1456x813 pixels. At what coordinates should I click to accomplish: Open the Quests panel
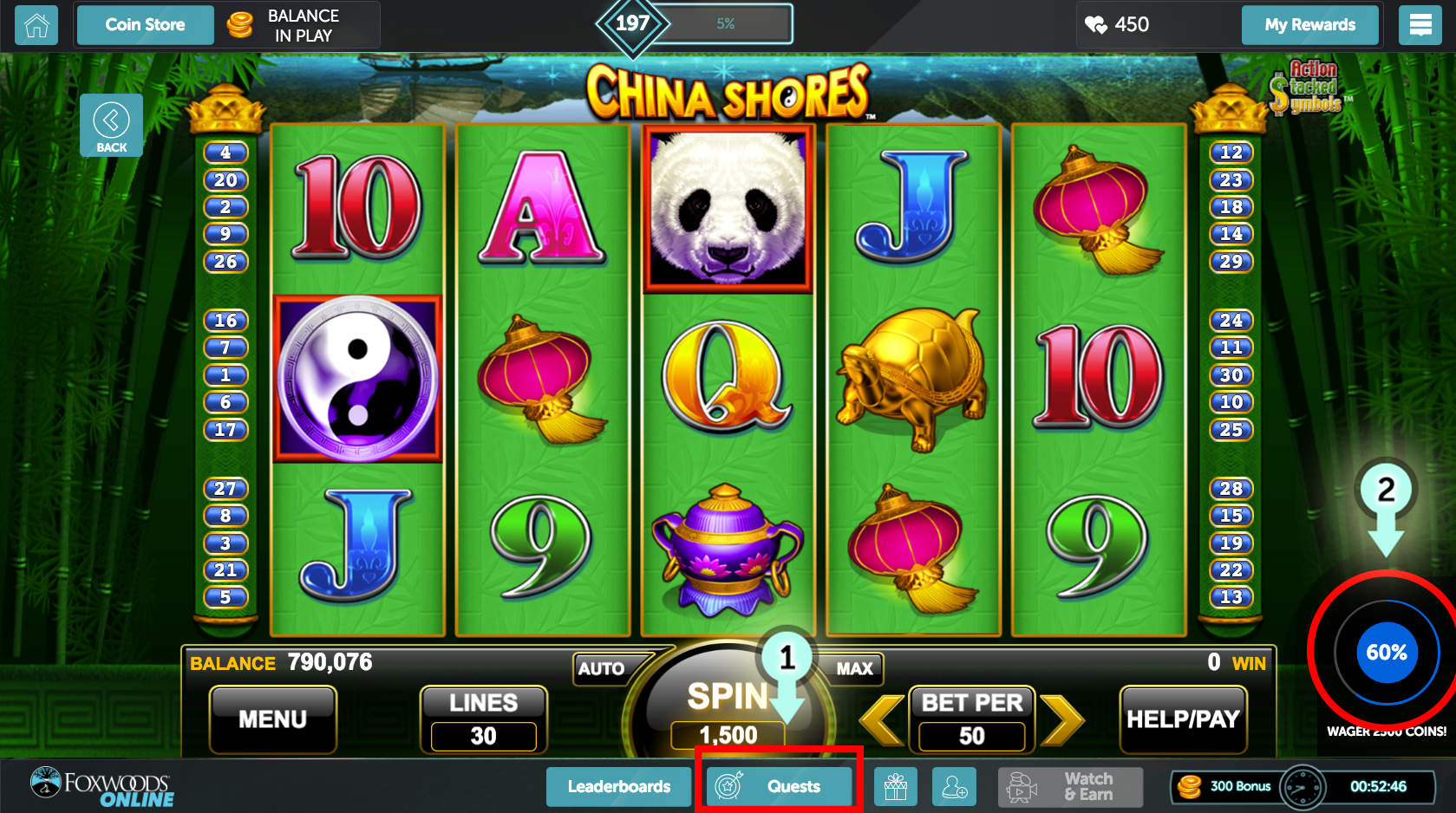pyautogui.click(x=777, y=787)
